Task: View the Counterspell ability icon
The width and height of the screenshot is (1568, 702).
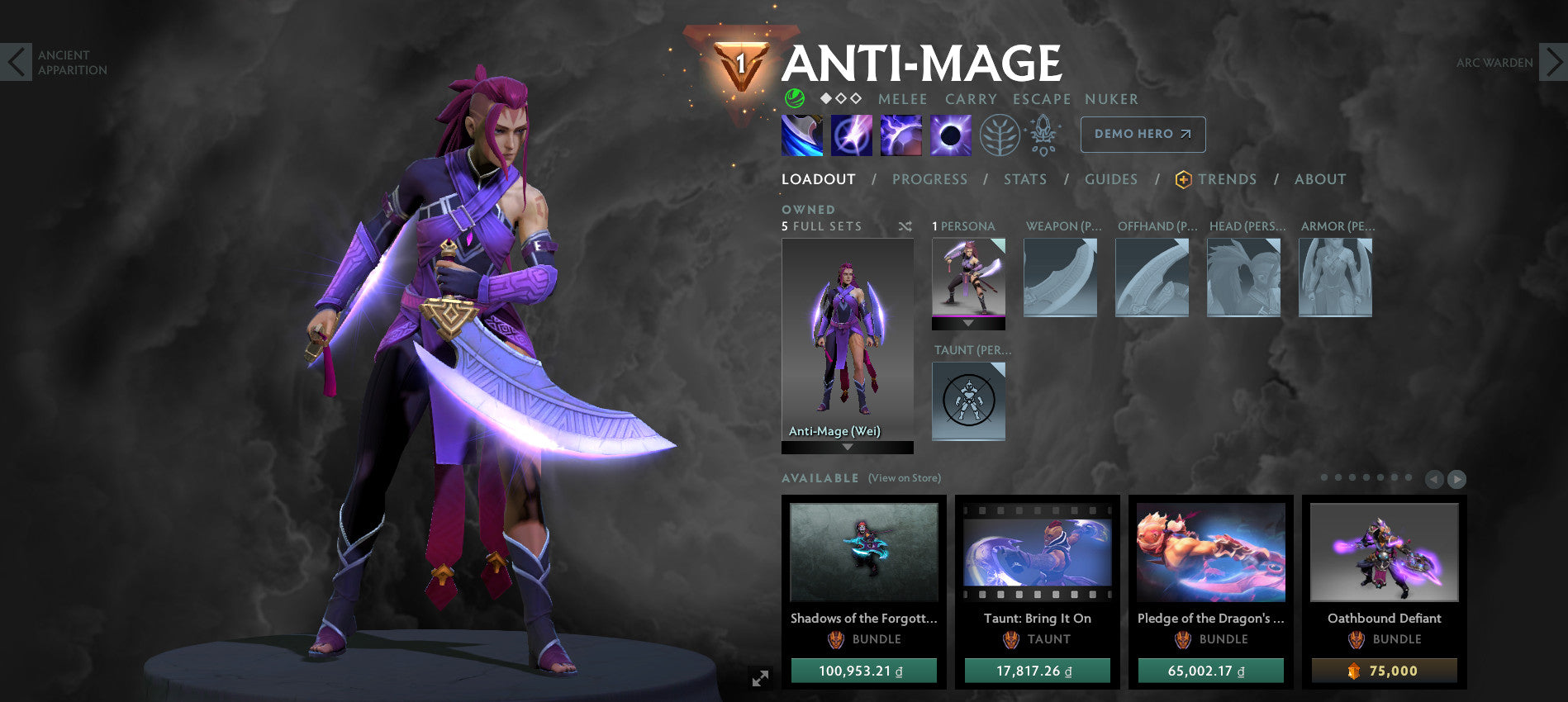Action: [902, 135]
